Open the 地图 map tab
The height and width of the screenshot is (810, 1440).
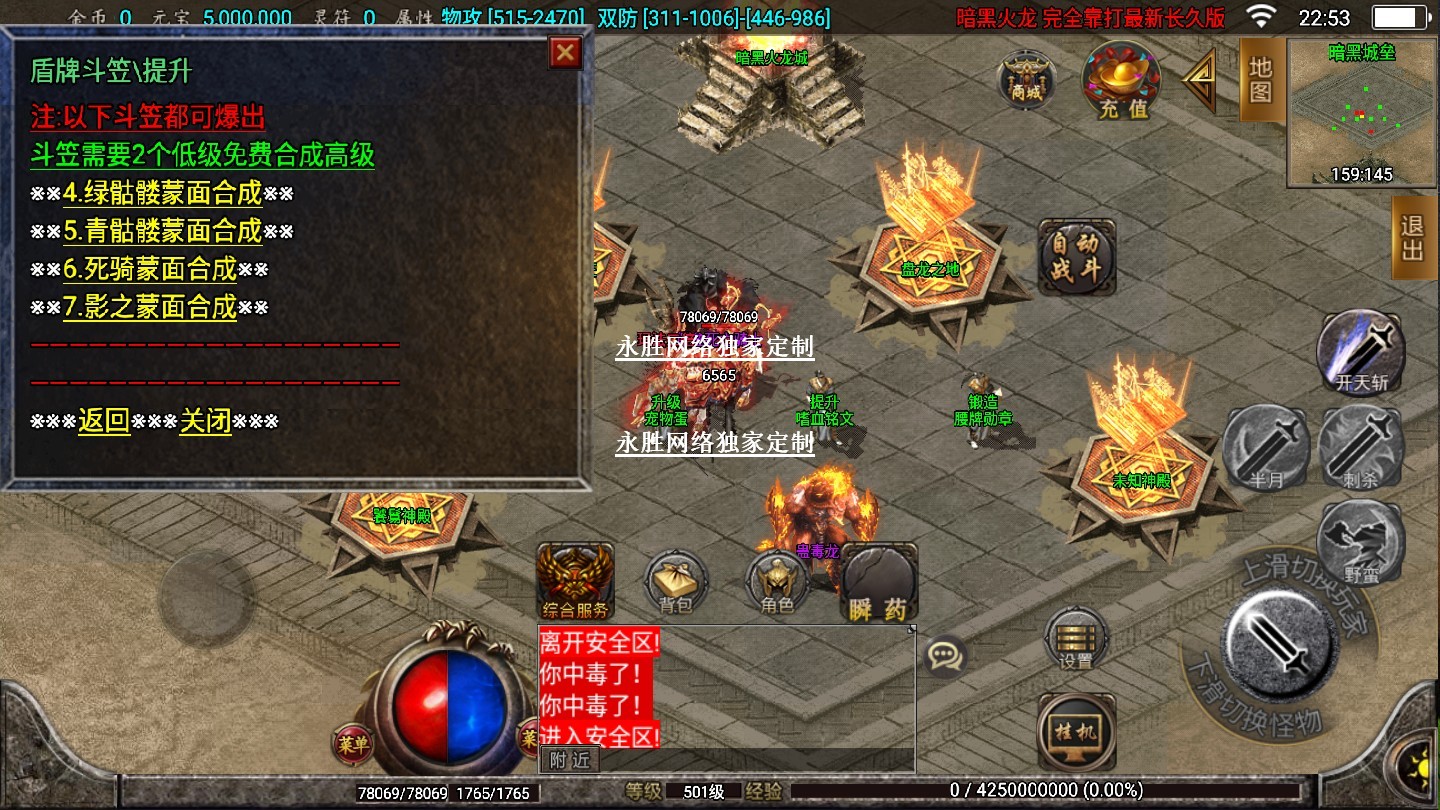1261,79
